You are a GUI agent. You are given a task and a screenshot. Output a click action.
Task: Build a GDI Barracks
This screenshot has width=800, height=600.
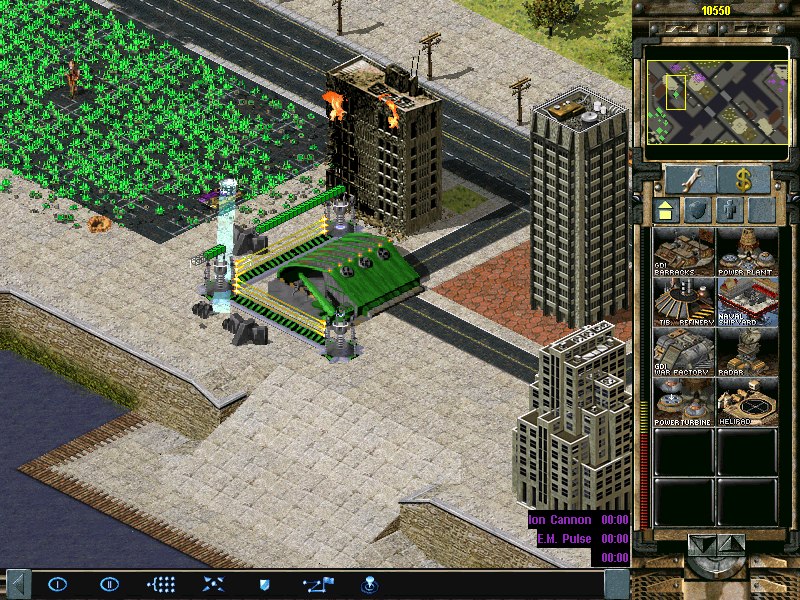pyautogui.click(x=684, y=251)
